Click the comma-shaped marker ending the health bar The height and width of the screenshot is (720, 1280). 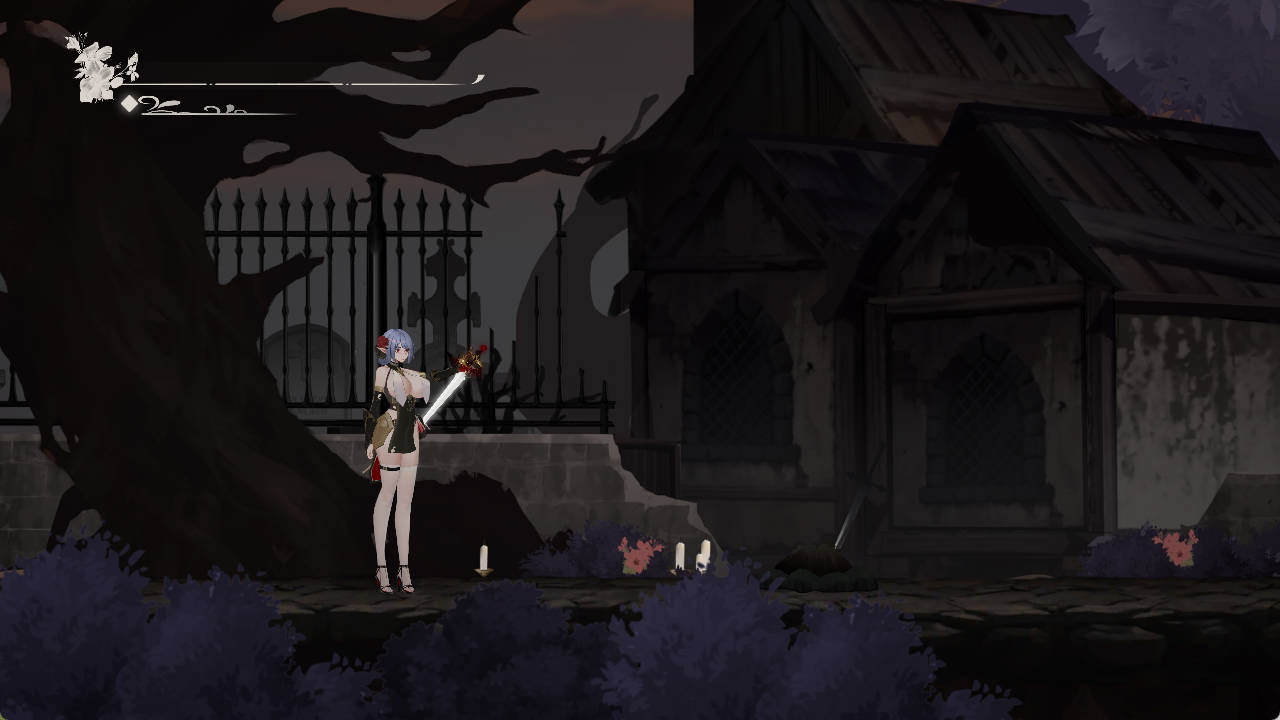[x=477, y=78]
